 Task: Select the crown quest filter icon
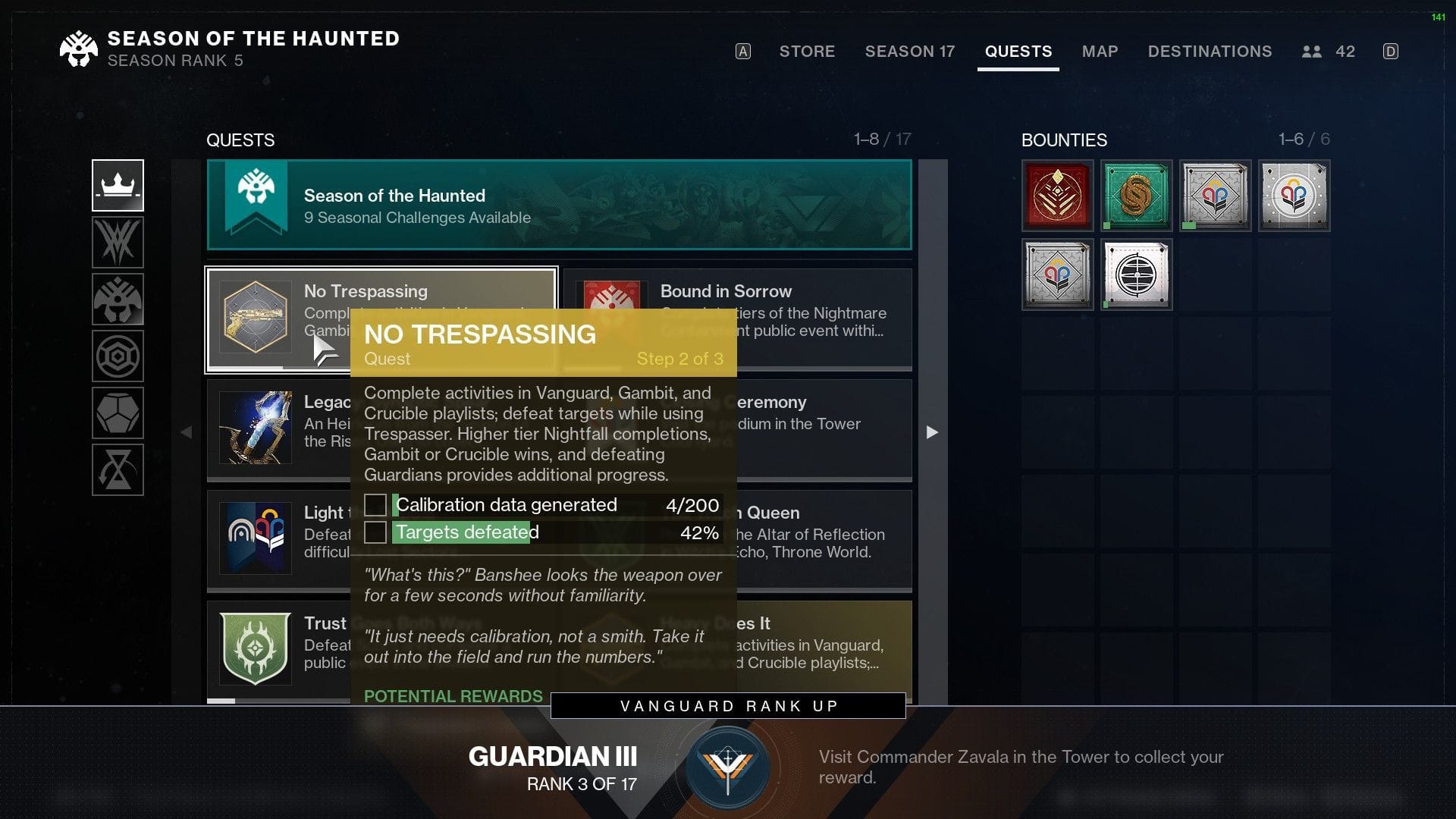tap(118, 184)
